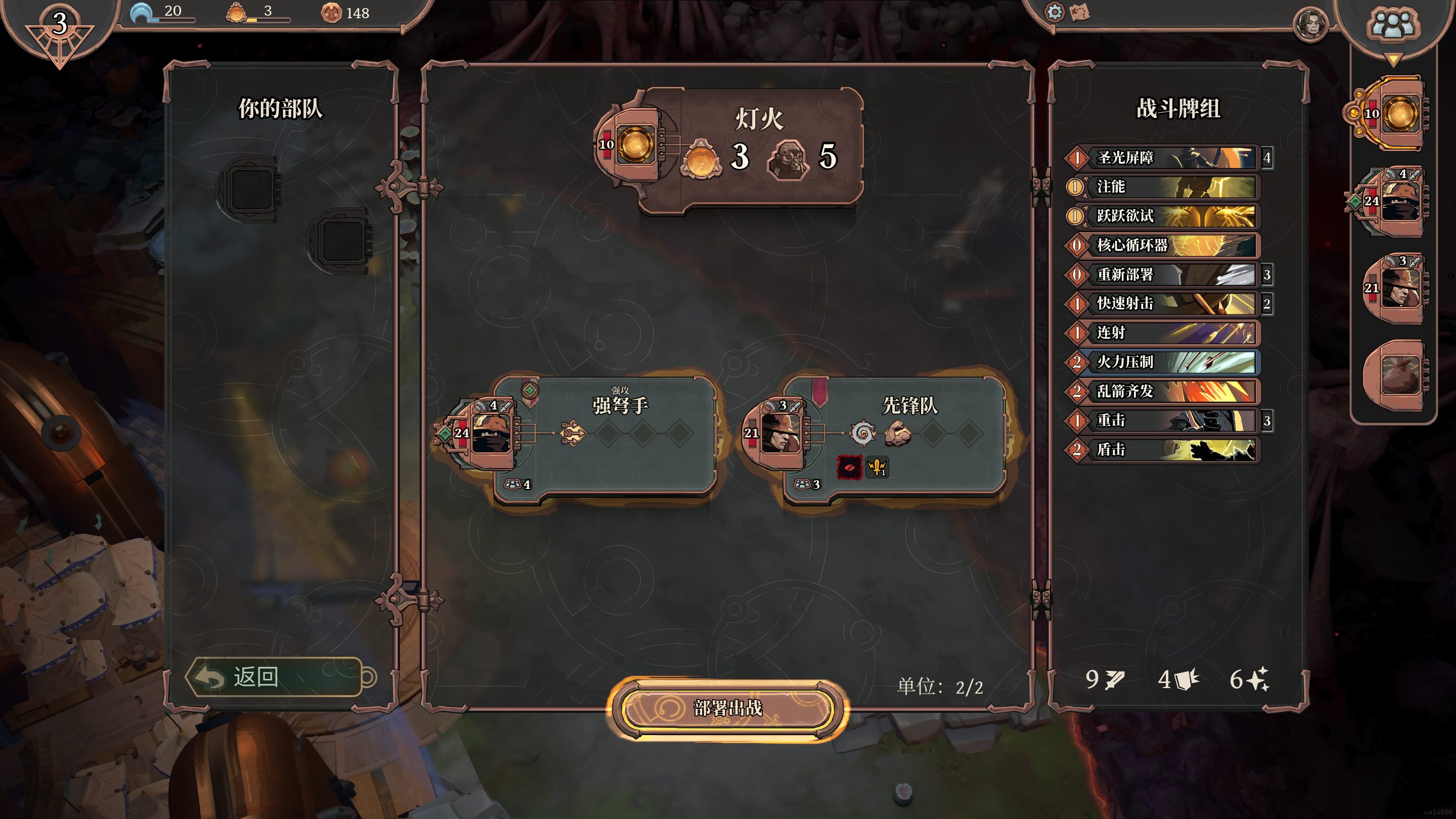
Task: Click the 部署出战 deploy button
Action: tap(727, 709)
